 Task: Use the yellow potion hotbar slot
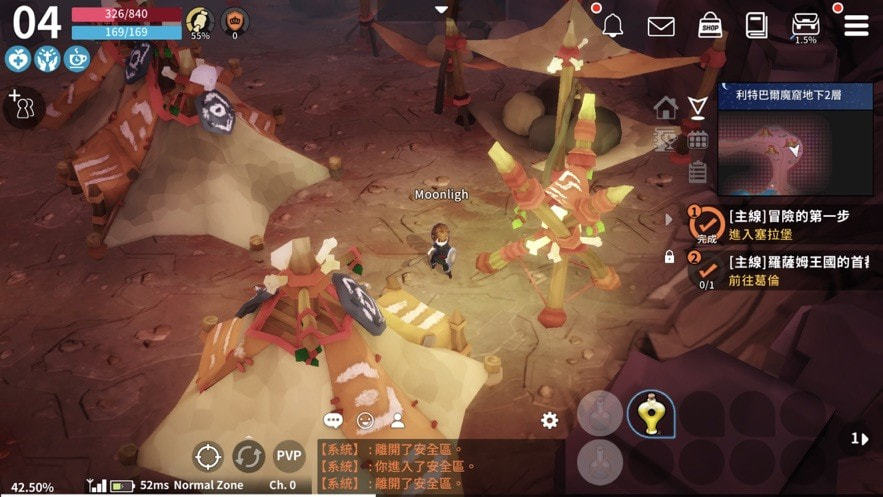[648, 413]
